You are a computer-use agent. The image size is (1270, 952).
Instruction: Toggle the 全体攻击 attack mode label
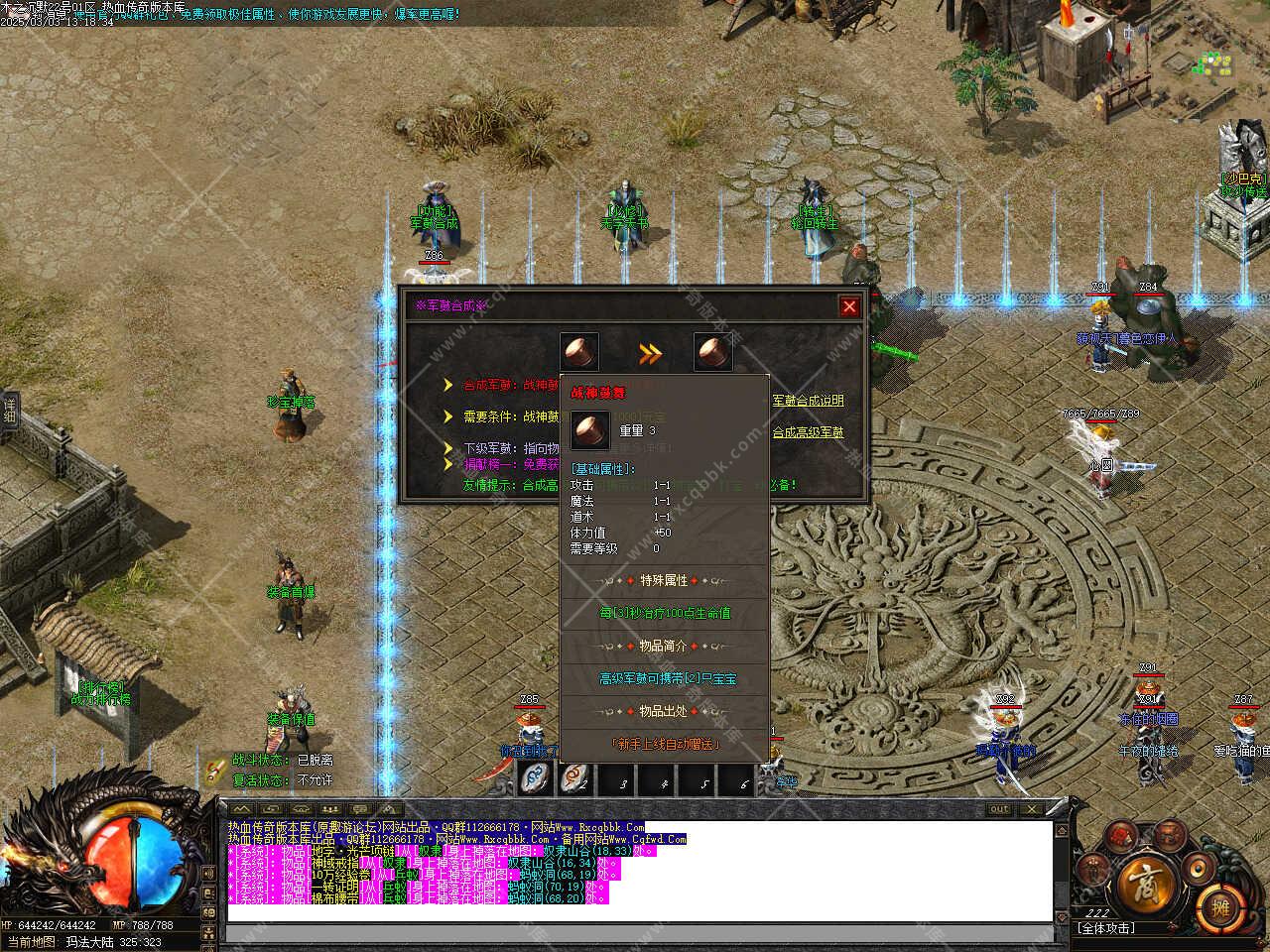tap(1105, 929)
